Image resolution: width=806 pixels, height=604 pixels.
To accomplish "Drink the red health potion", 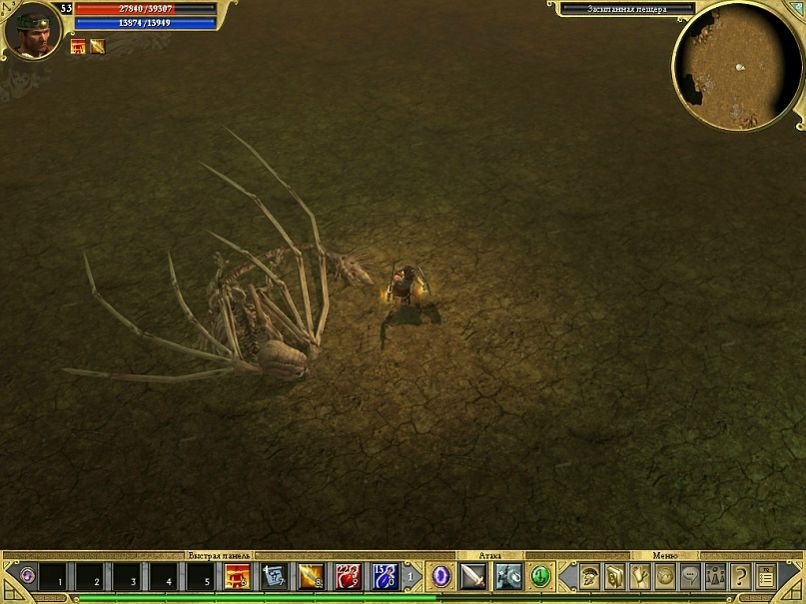I will pos(348,576).
